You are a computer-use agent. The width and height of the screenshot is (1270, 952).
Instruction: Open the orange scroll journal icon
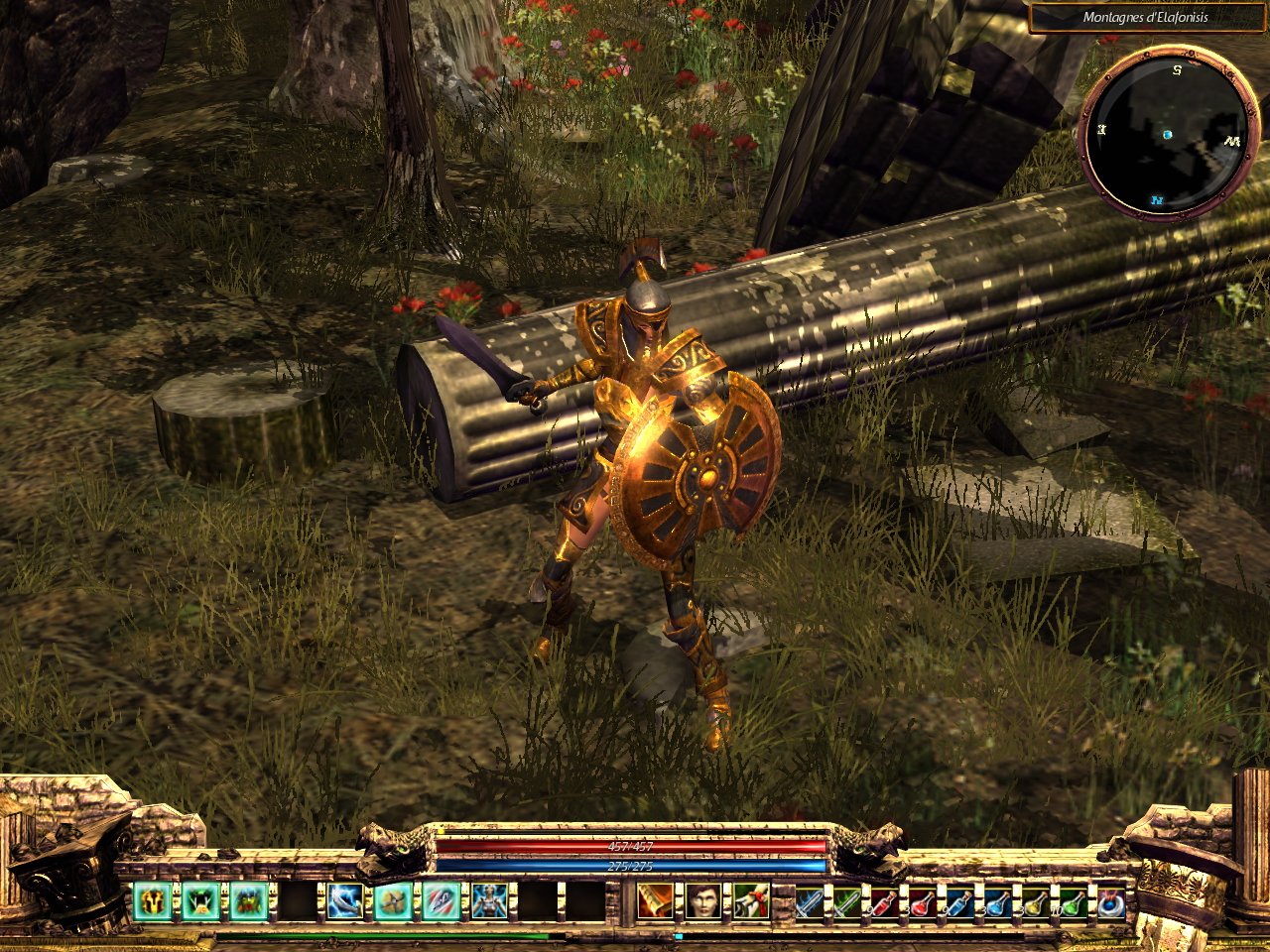pyautogui.click(x=654, y=902)
